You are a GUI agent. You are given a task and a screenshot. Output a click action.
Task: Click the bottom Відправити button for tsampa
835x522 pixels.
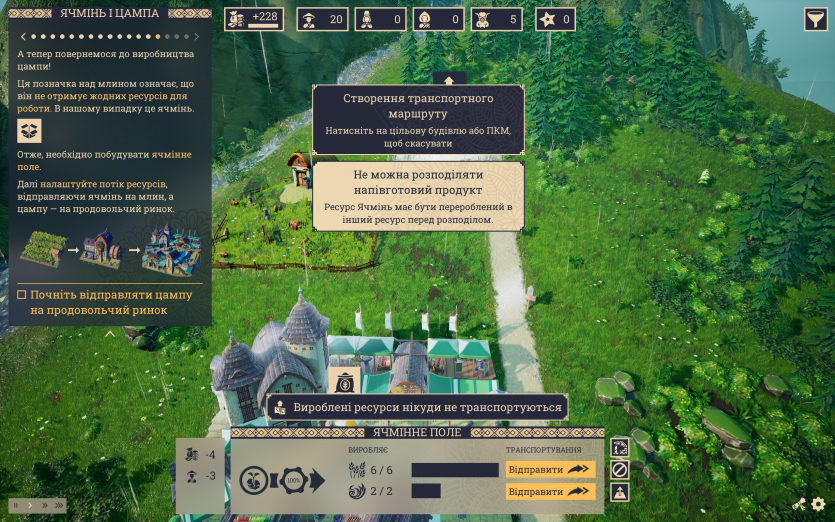(x=550, y=491)
